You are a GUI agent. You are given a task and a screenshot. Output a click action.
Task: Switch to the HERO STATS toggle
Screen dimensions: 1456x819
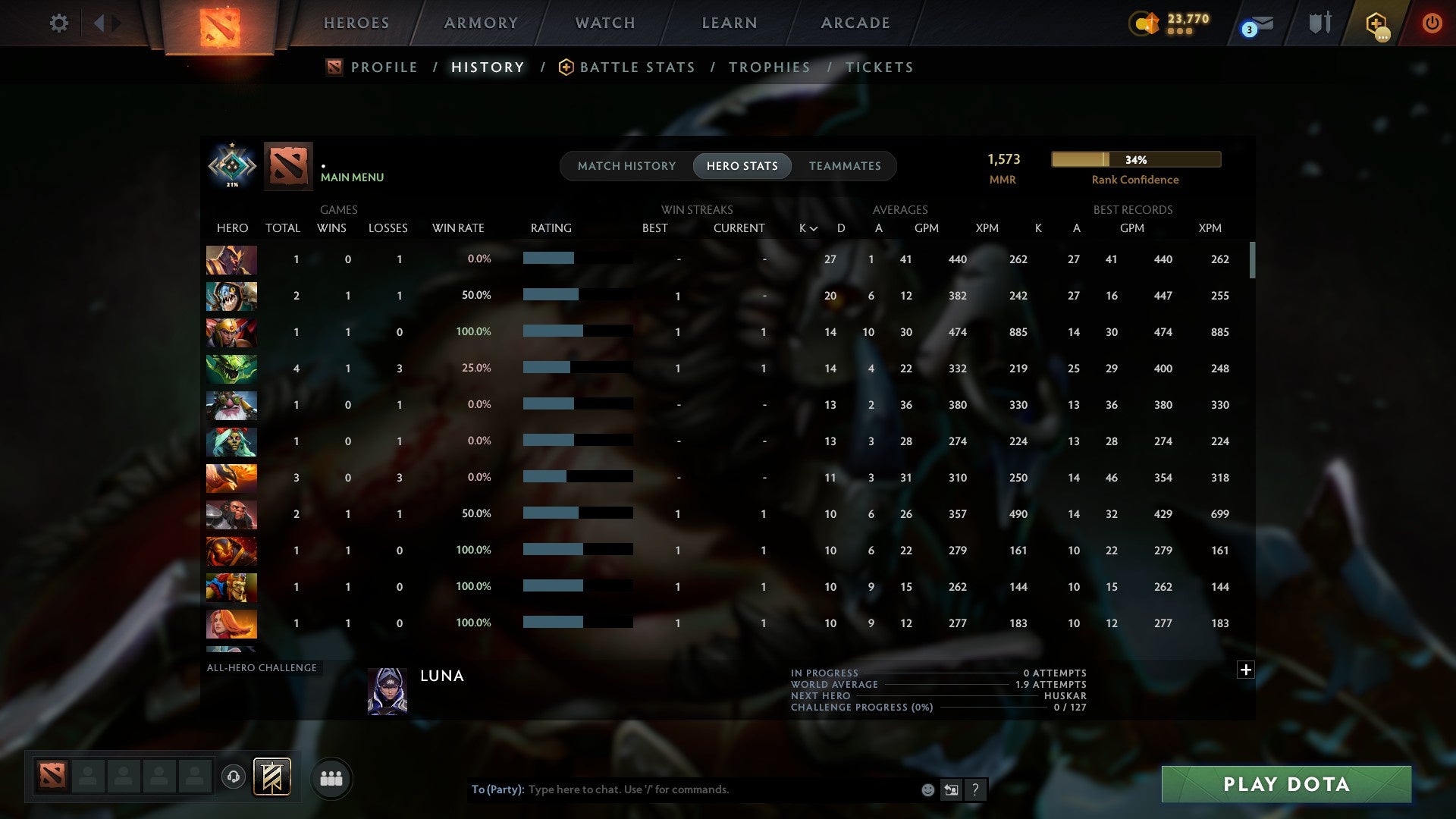click(742, 165)
